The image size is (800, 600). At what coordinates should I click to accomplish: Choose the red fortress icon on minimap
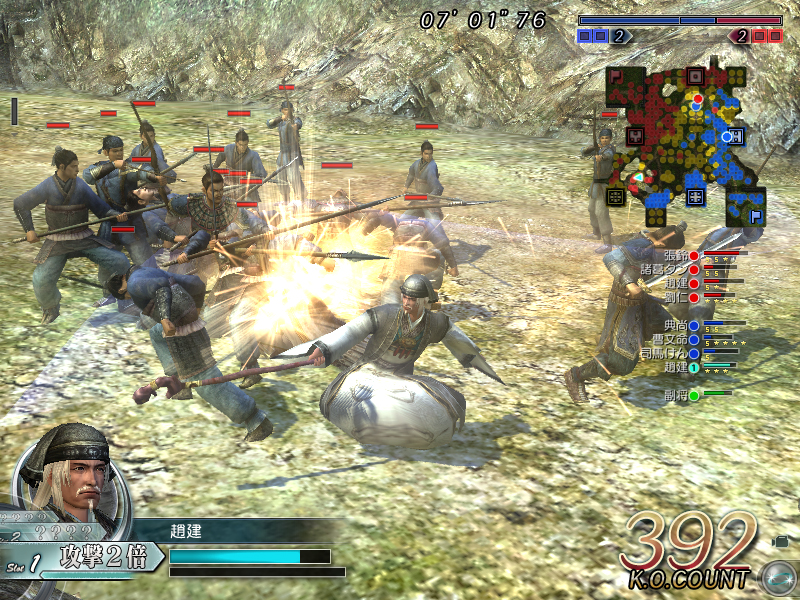point(695,75)
